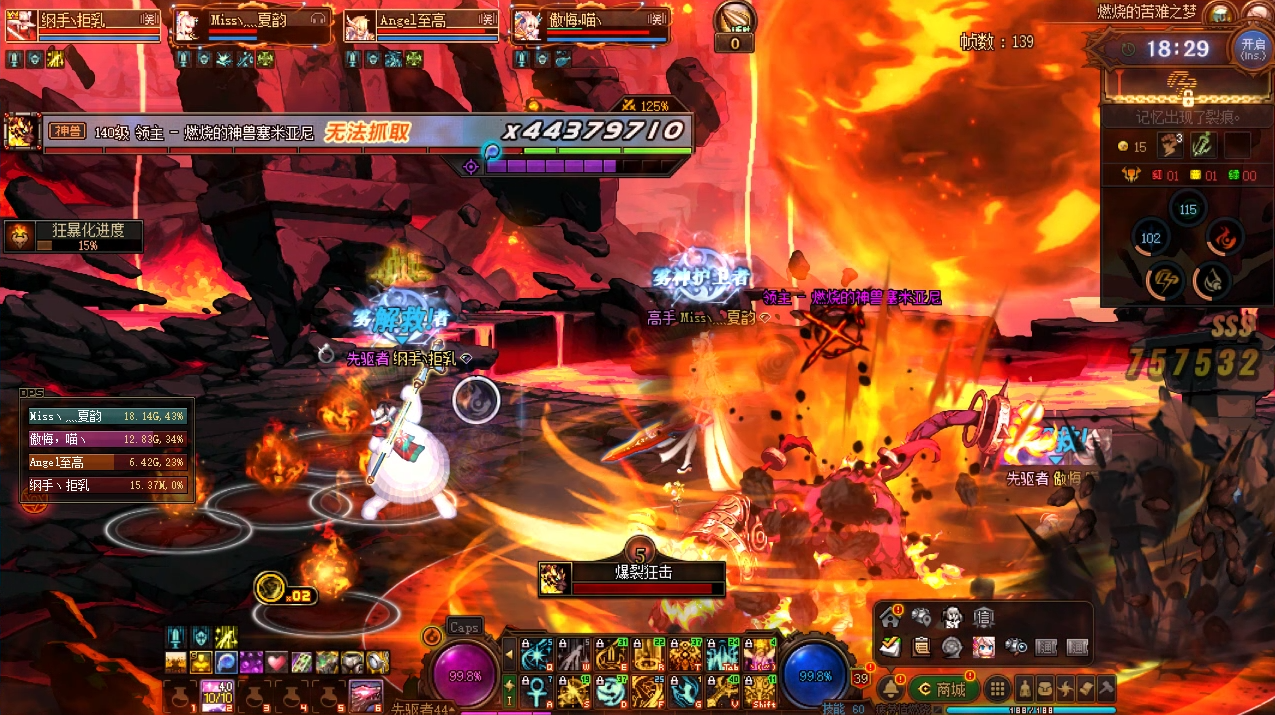
Task: Open the checkmark checklist icon
Action: coord(890,646)
